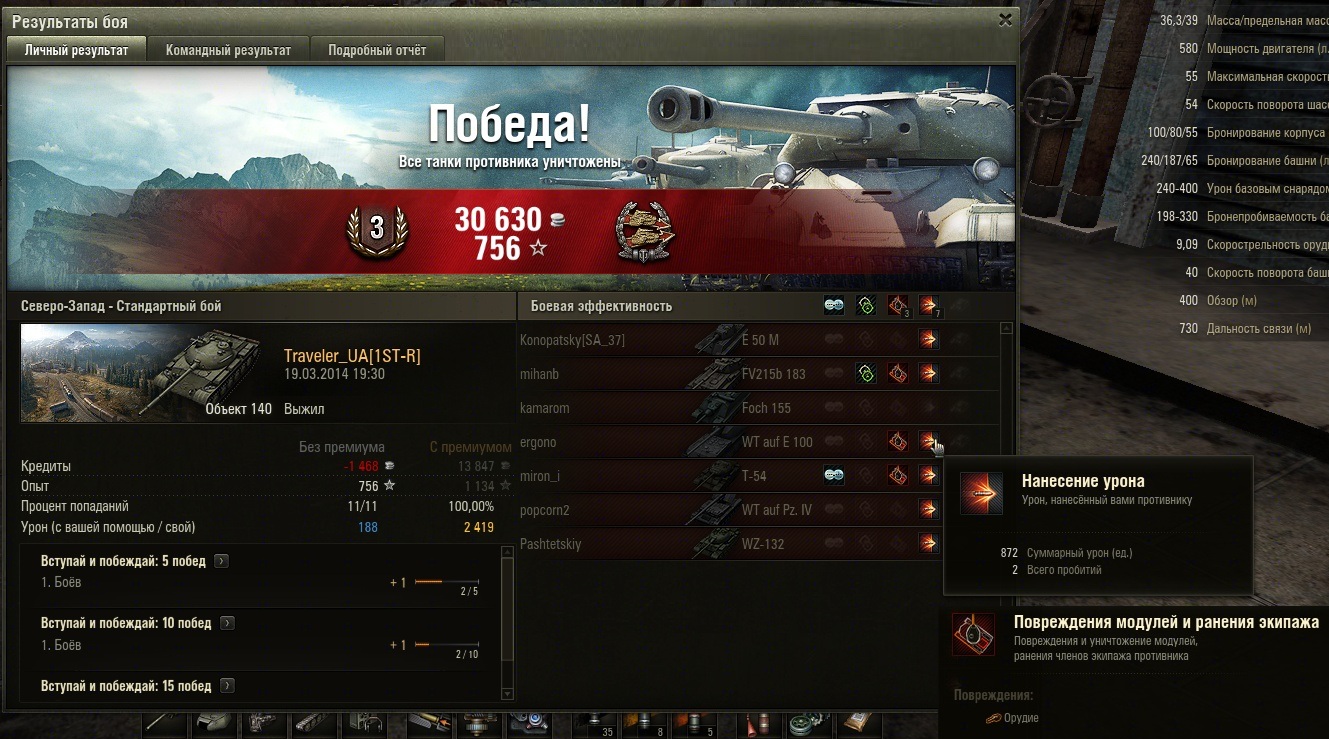Viewport: 1329px width, 739px height.
Task: Switch to the Командный результат tab
Action: (228, 50)
